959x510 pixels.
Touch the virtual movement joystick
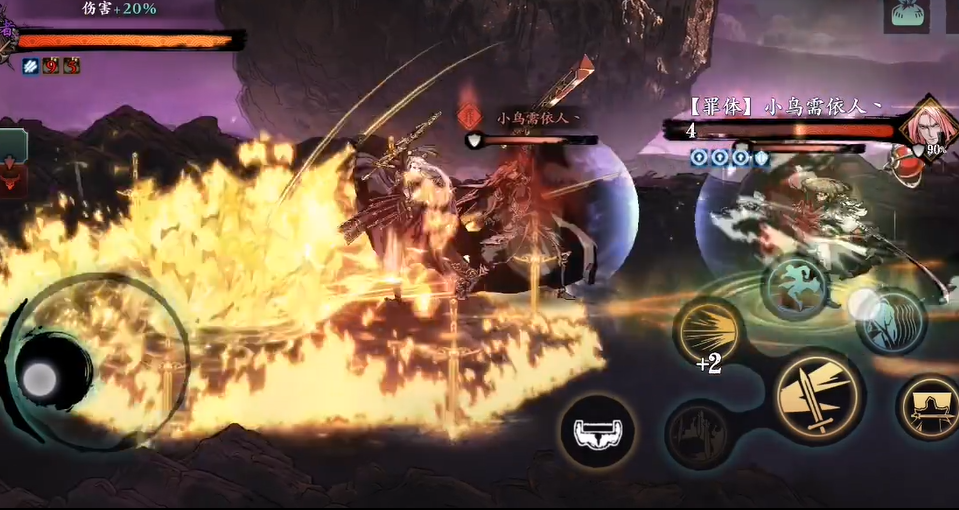[42, 378]
